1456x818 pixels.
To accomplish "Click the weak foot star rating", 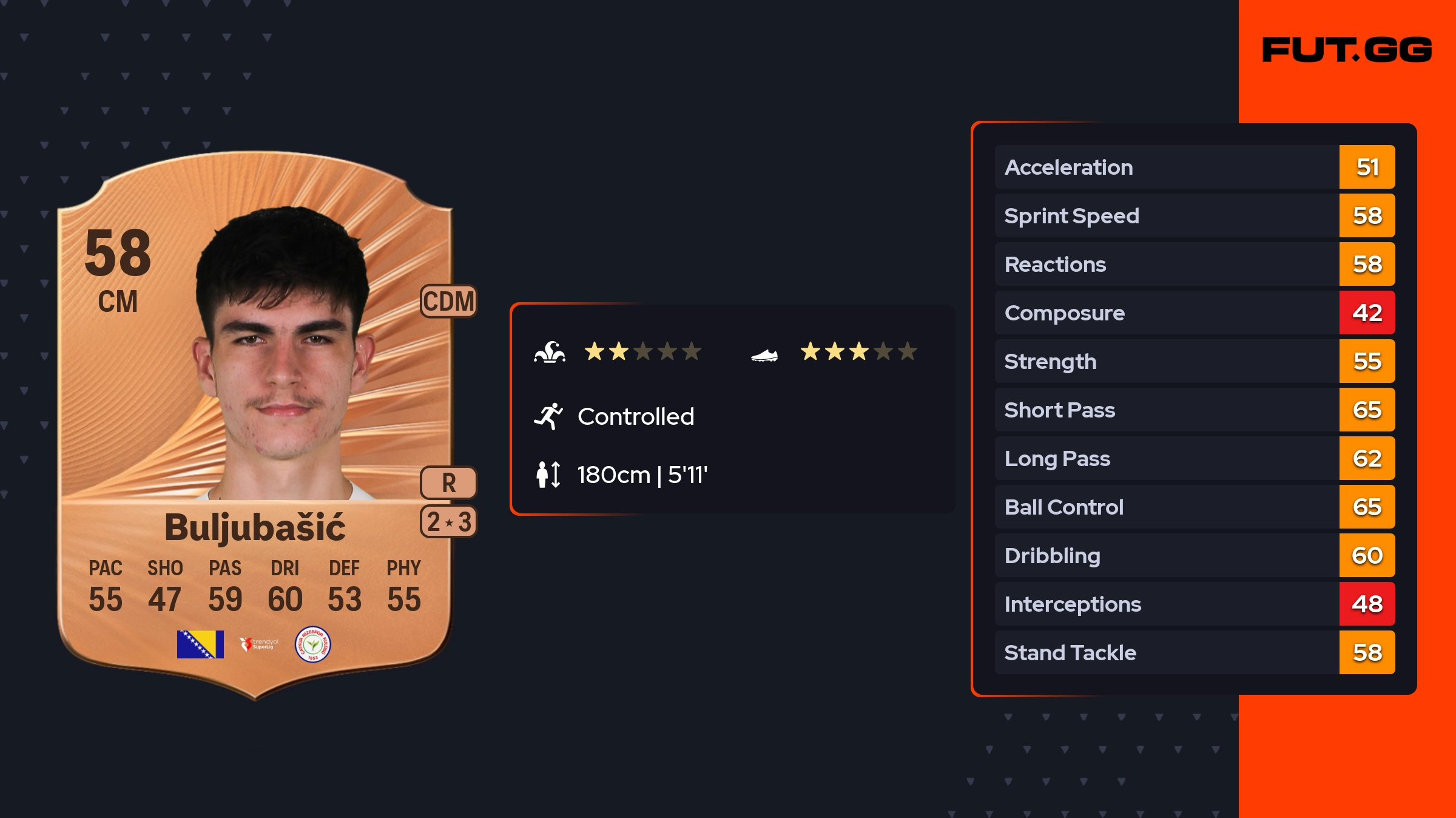I will (x=858, y=351).
